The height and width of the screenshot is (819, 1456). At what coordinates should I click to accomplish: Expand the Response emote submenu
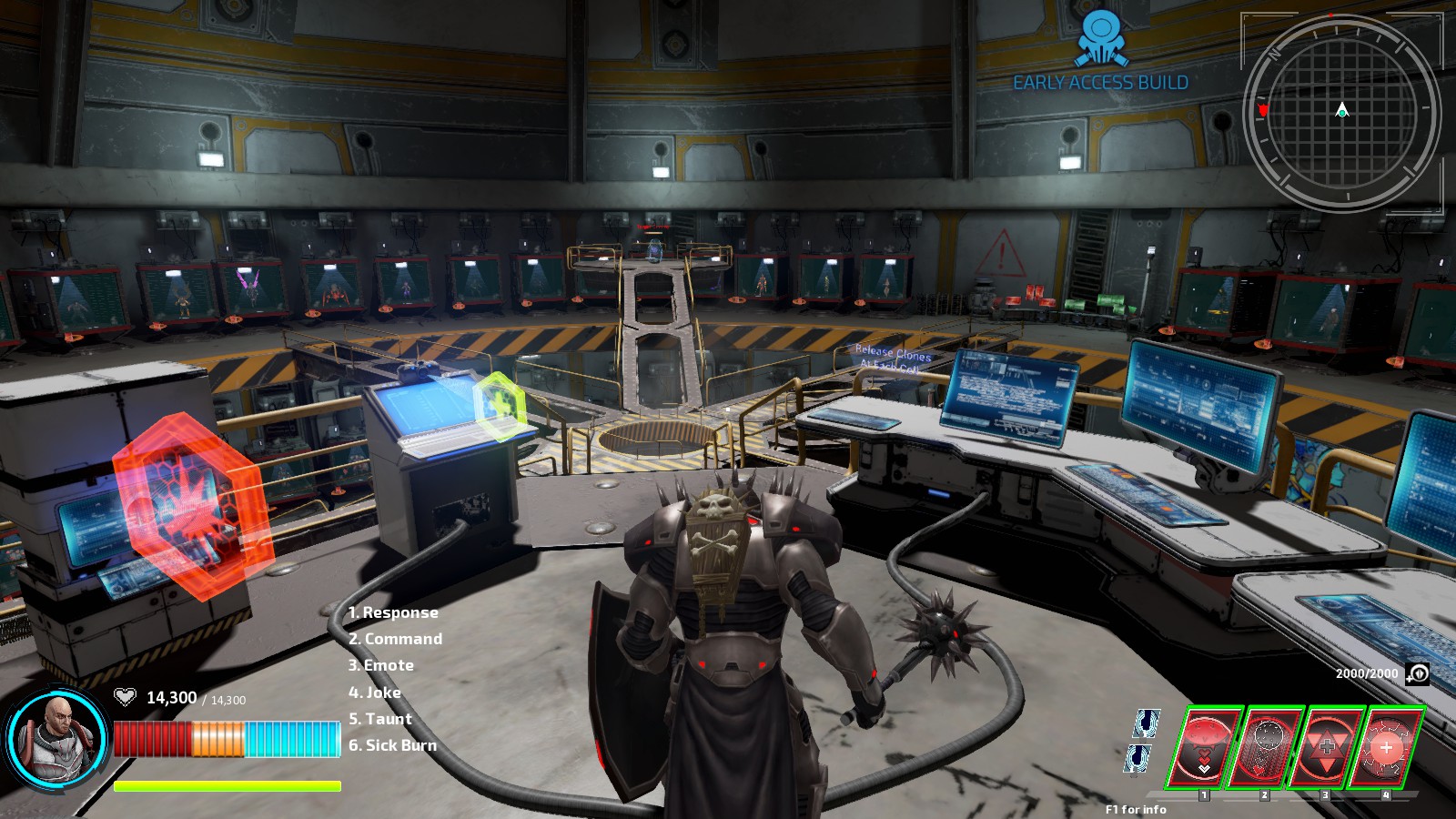tap(393, 612)
